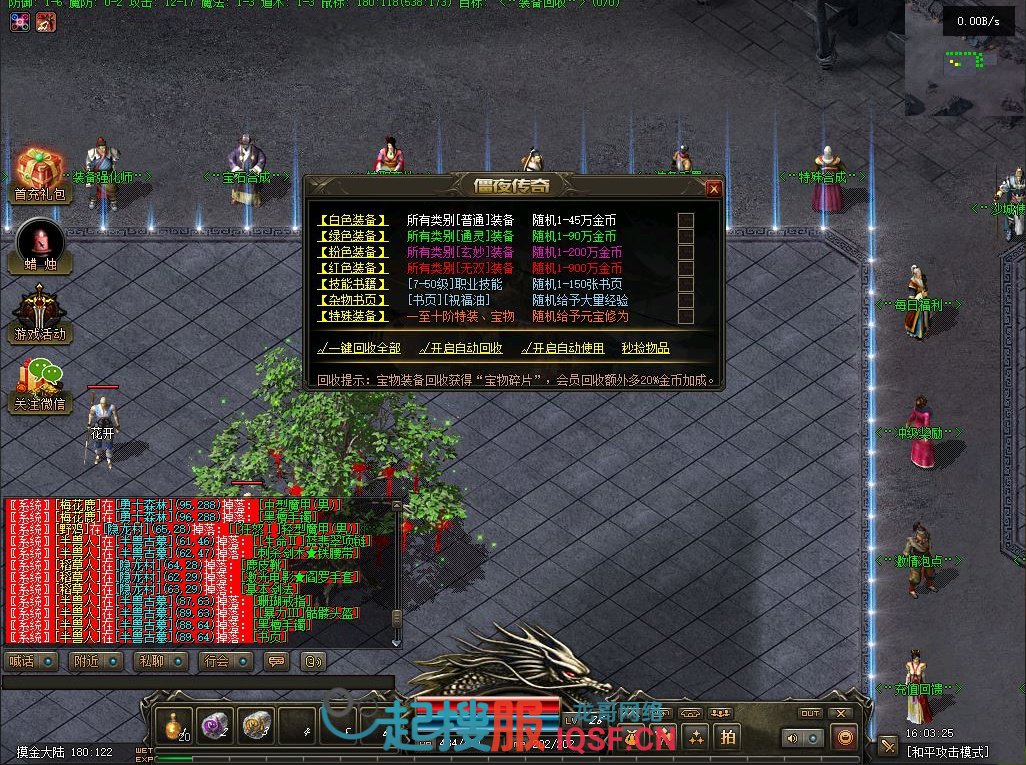This screenshot has width=1026, height=765.
Task: Open the 特殊装备 recycle link
Action: coord(353,316)
